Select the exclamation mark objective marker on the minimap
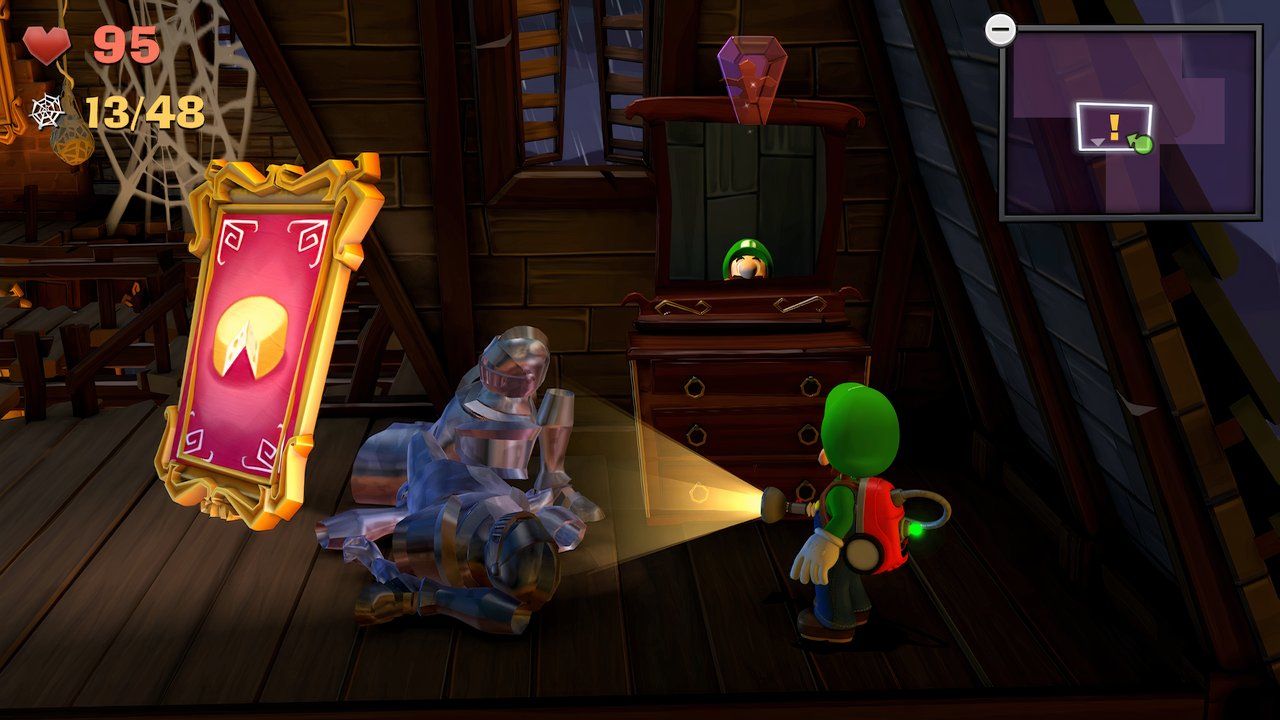This screenshot has width=1280, height=720. coord(1114,126)
